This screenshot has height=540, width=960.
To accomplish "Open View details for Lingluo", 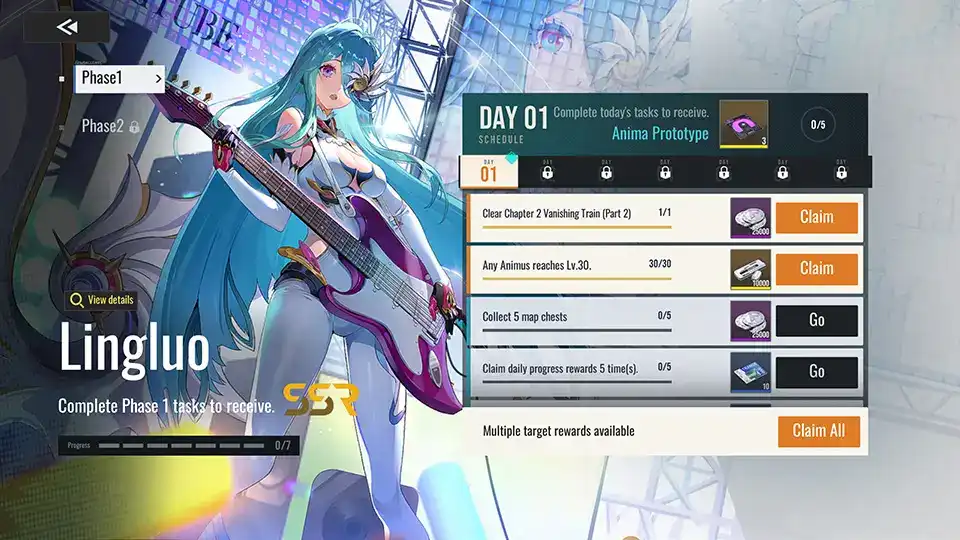I will coord(101,300).
